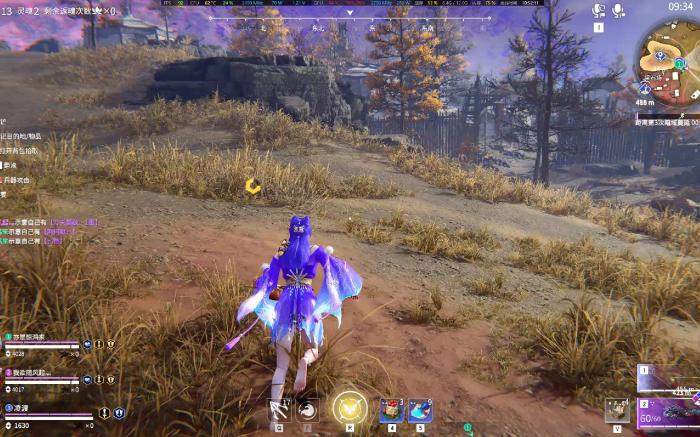
Task: Toggle the voice chat speaker icon
Action: point(598,10)
